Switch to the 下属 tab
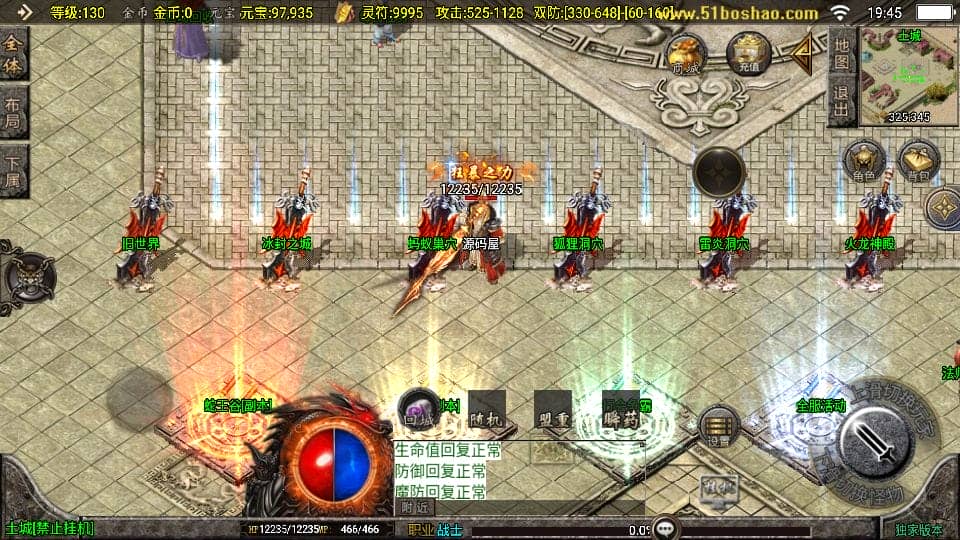The image size is (960, 540). [x=13, y=171]
